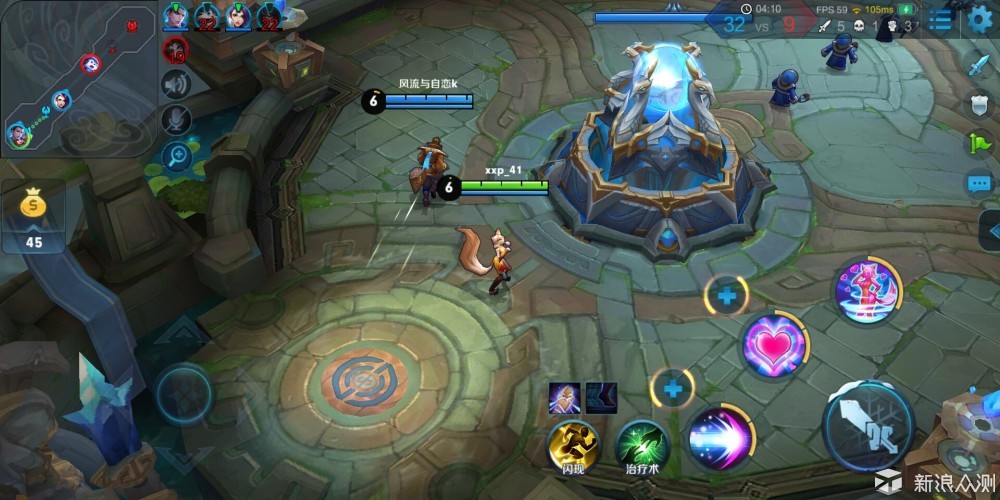Open the scoreboard list icon

940,20
